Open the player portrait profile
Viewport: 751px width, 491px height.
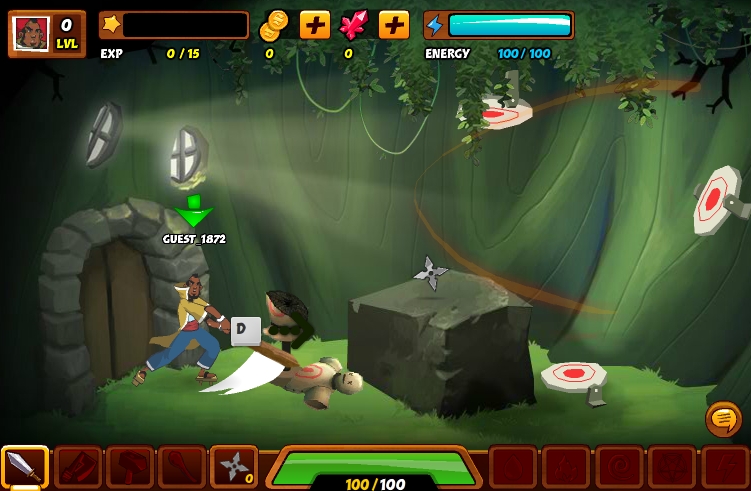coord(32,33)
